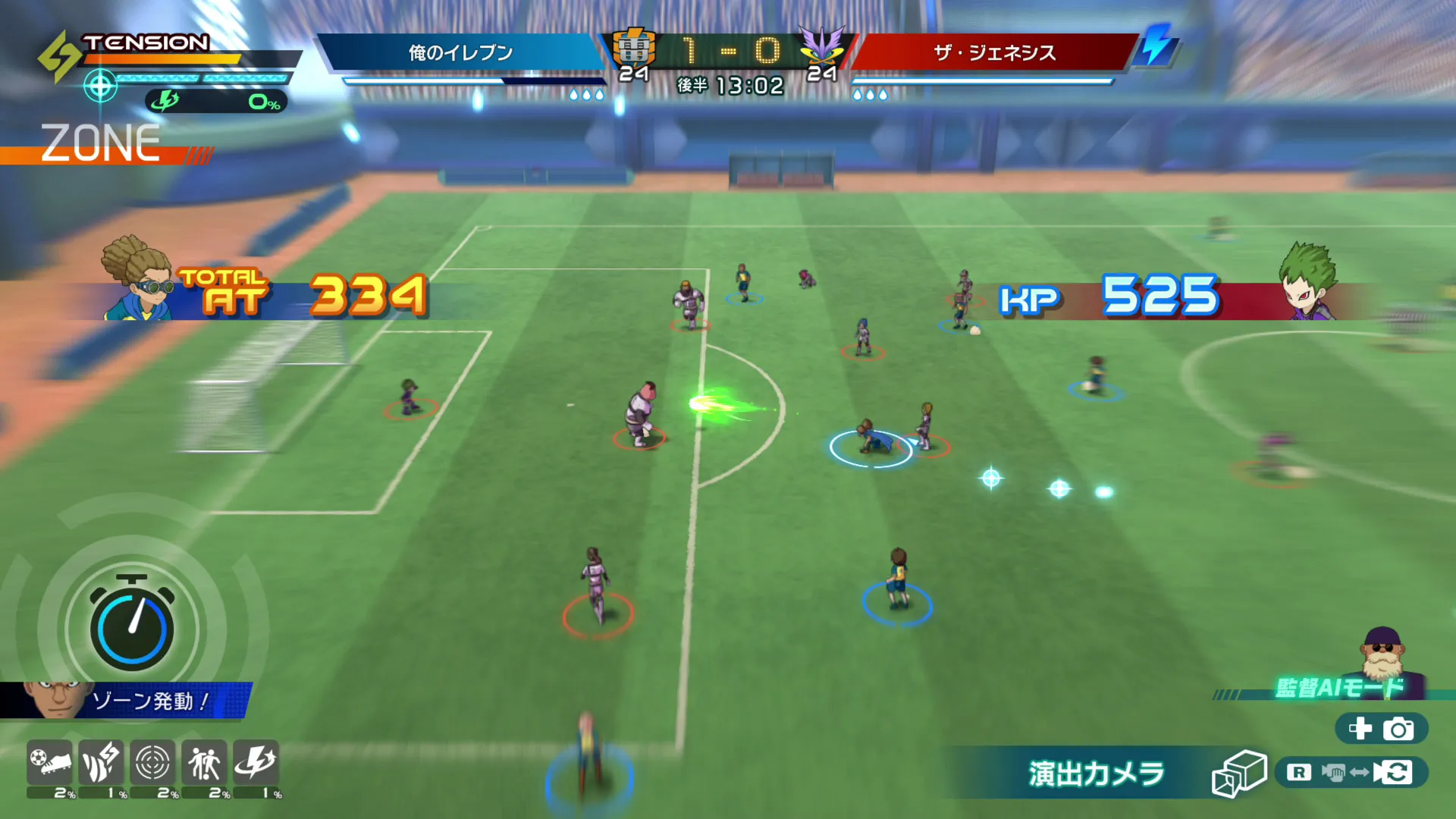The width and height of the screenshot is (1456, 819).
Task: Select the concentric target rings icon
Action: (x=152, y=763)
